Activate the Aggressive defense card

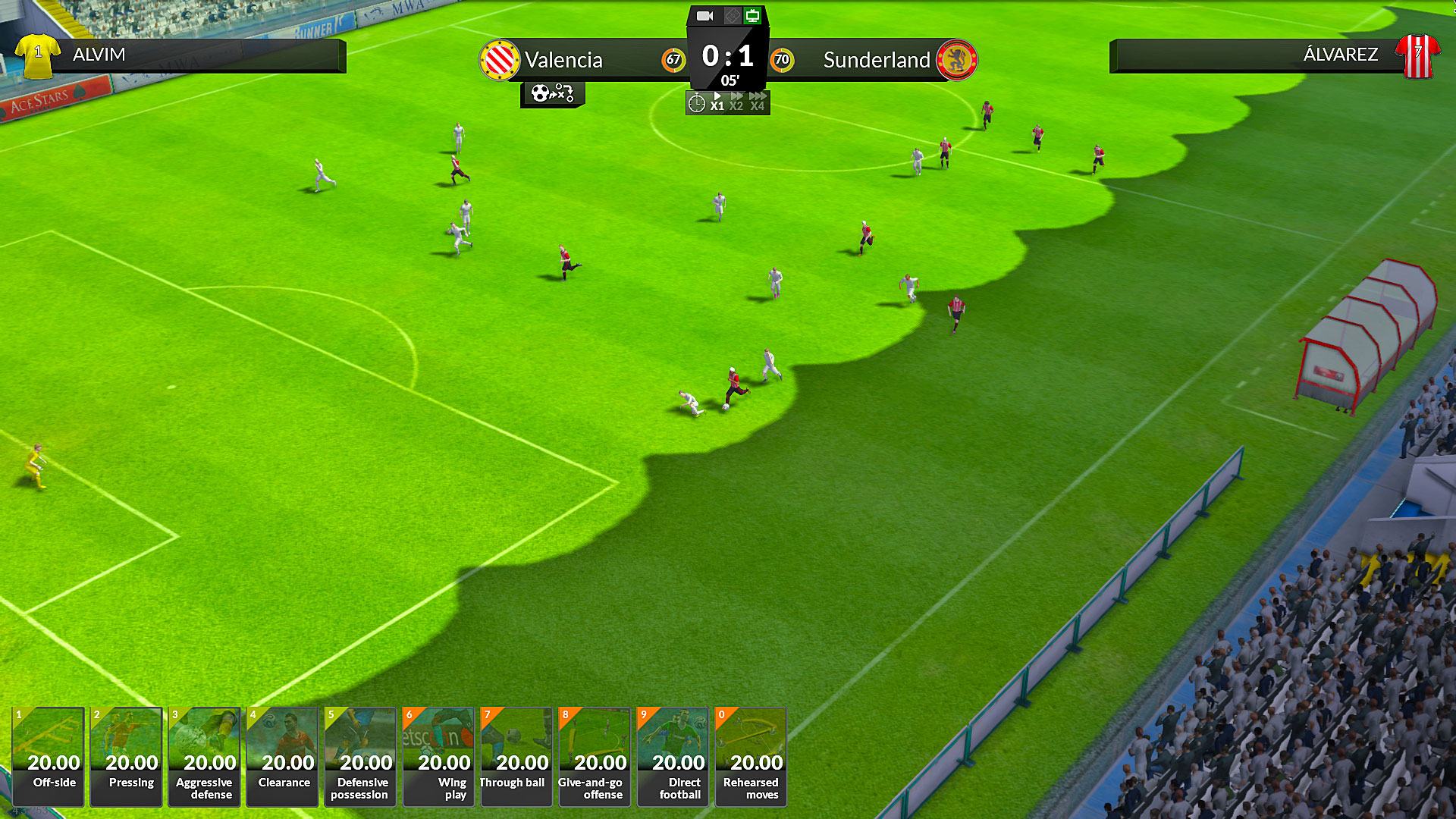click(x=205, y=756)
